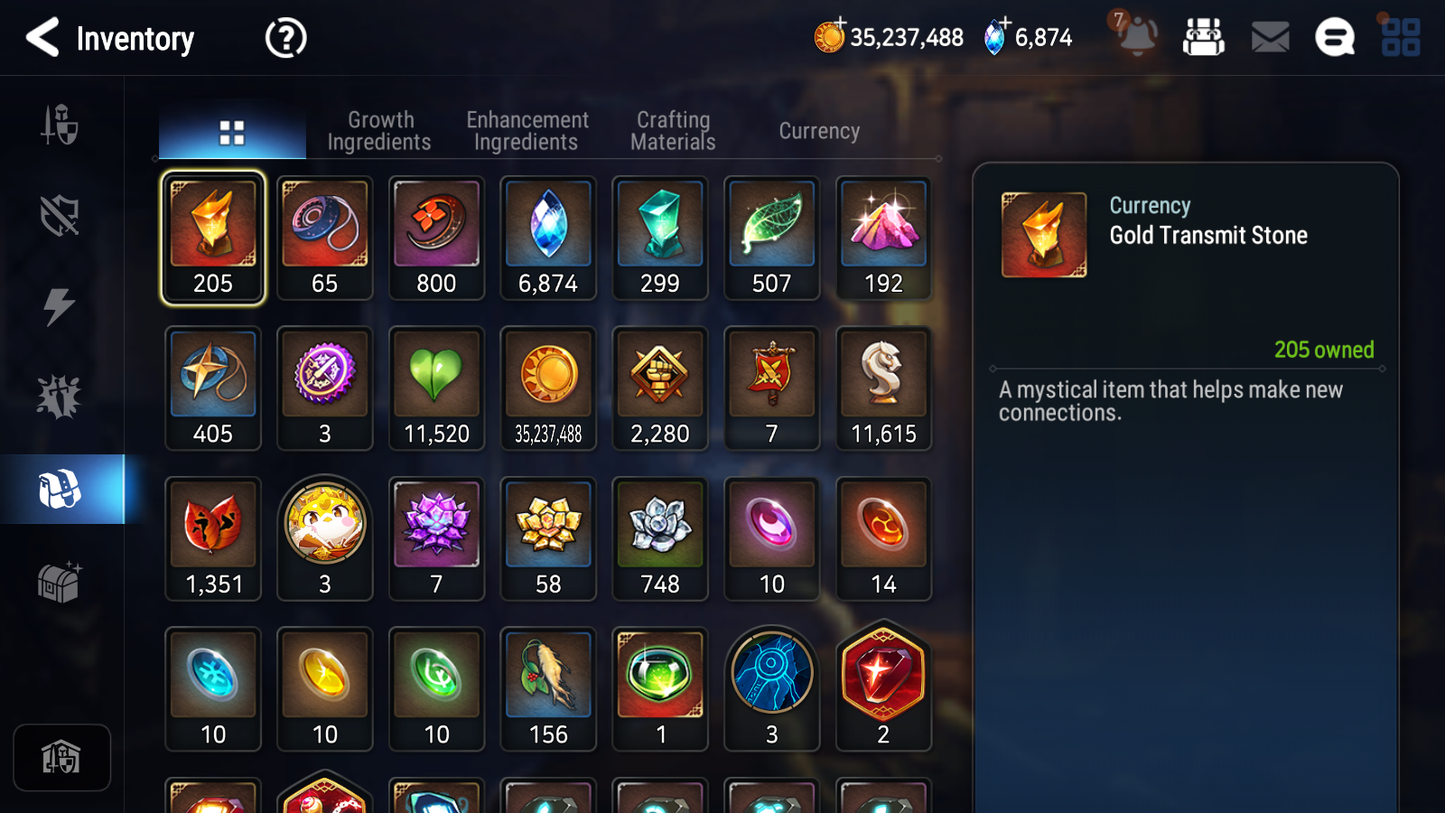Select the Gold Transmit Stone item thumbnail

213,228
